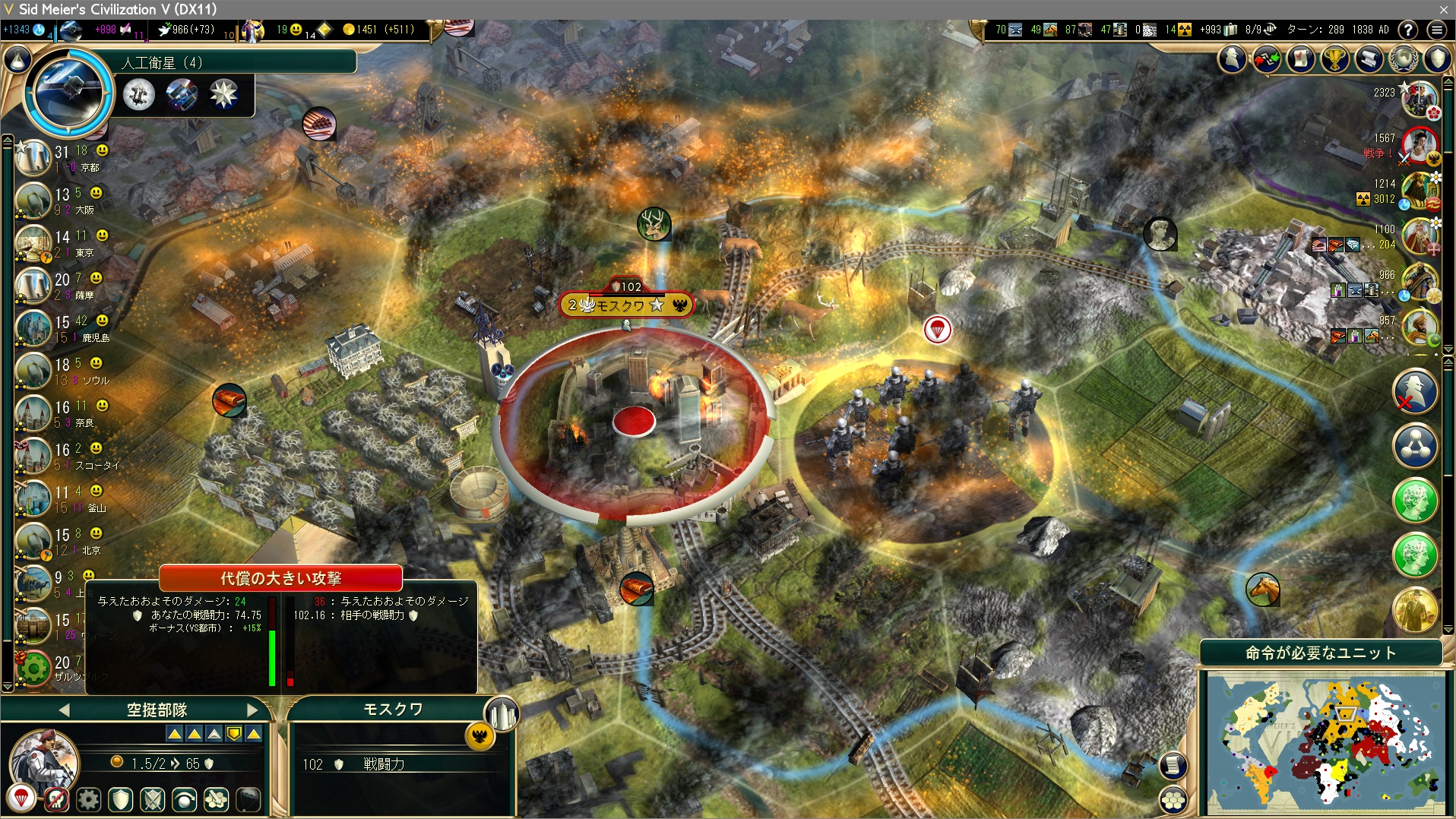Open the spy notification with red X

click(1415, 392)
